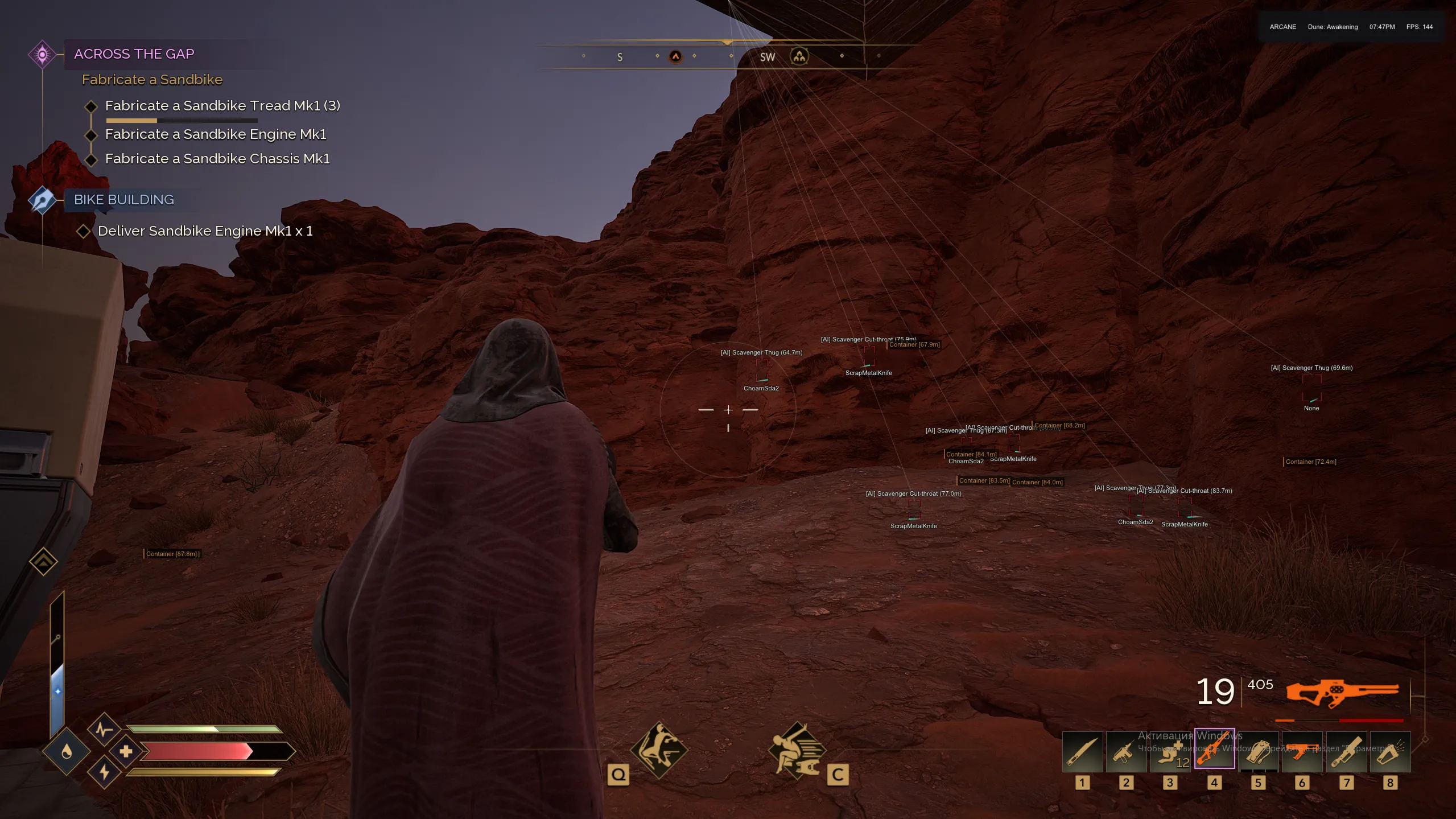Select the healing kit in hotbar slot 3
The width and height of the screenshot is (1456, 819).
pos(1170,751)
